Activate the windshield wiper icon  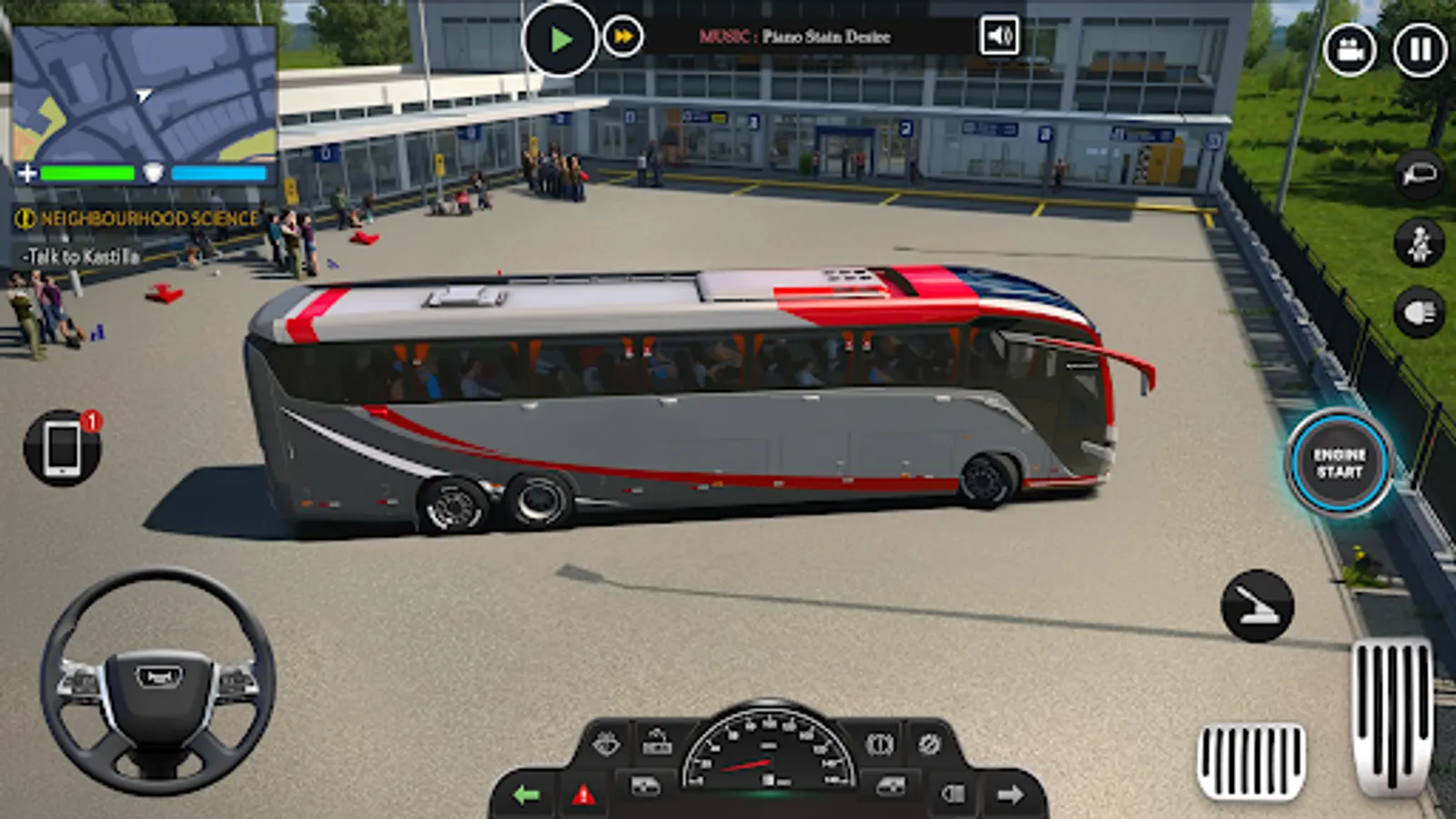[606, 742]
